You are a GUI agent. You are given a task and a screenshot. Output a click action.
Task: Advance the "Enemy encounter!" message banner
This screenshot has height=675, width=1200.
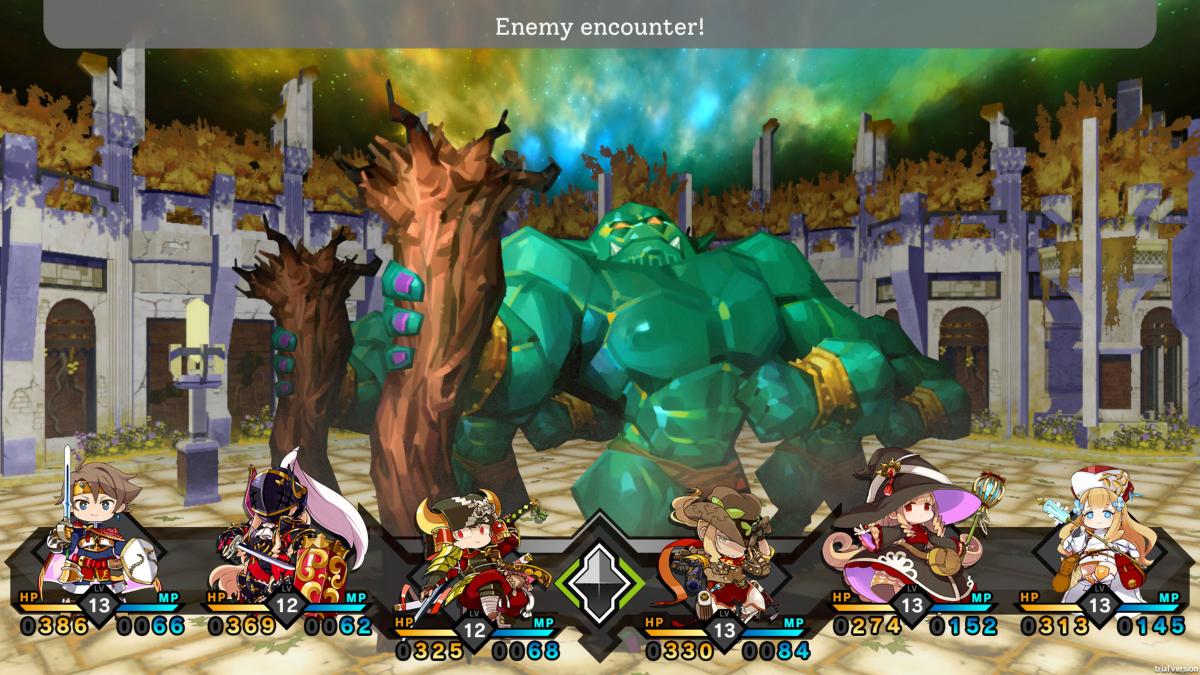coord(600,26)
